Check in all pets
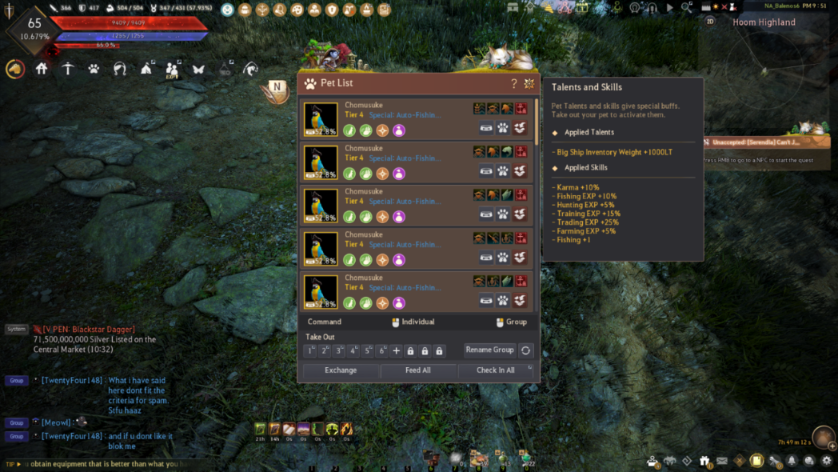 coord(495,370)
